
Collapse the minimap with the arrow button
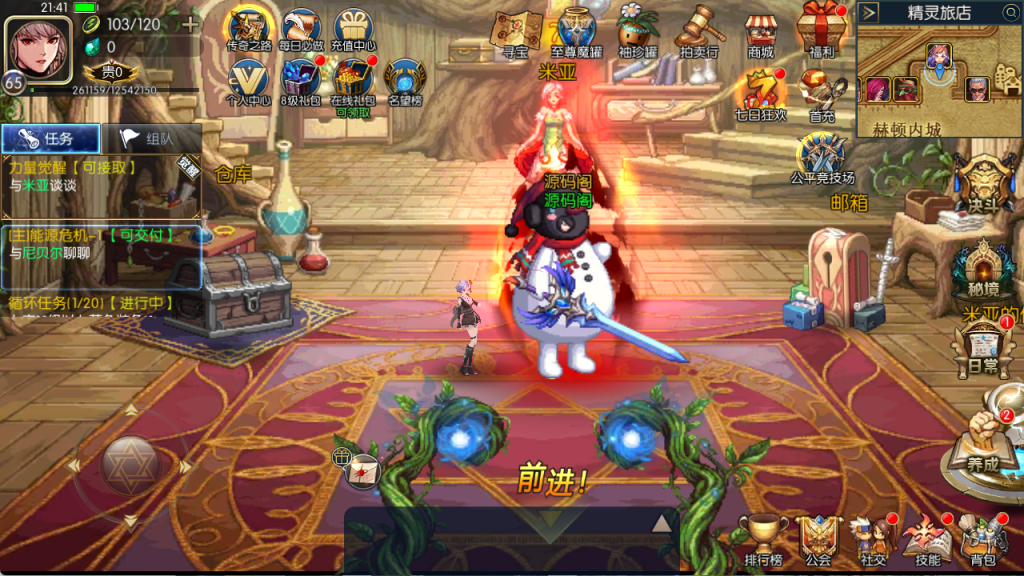pos(869,12)
